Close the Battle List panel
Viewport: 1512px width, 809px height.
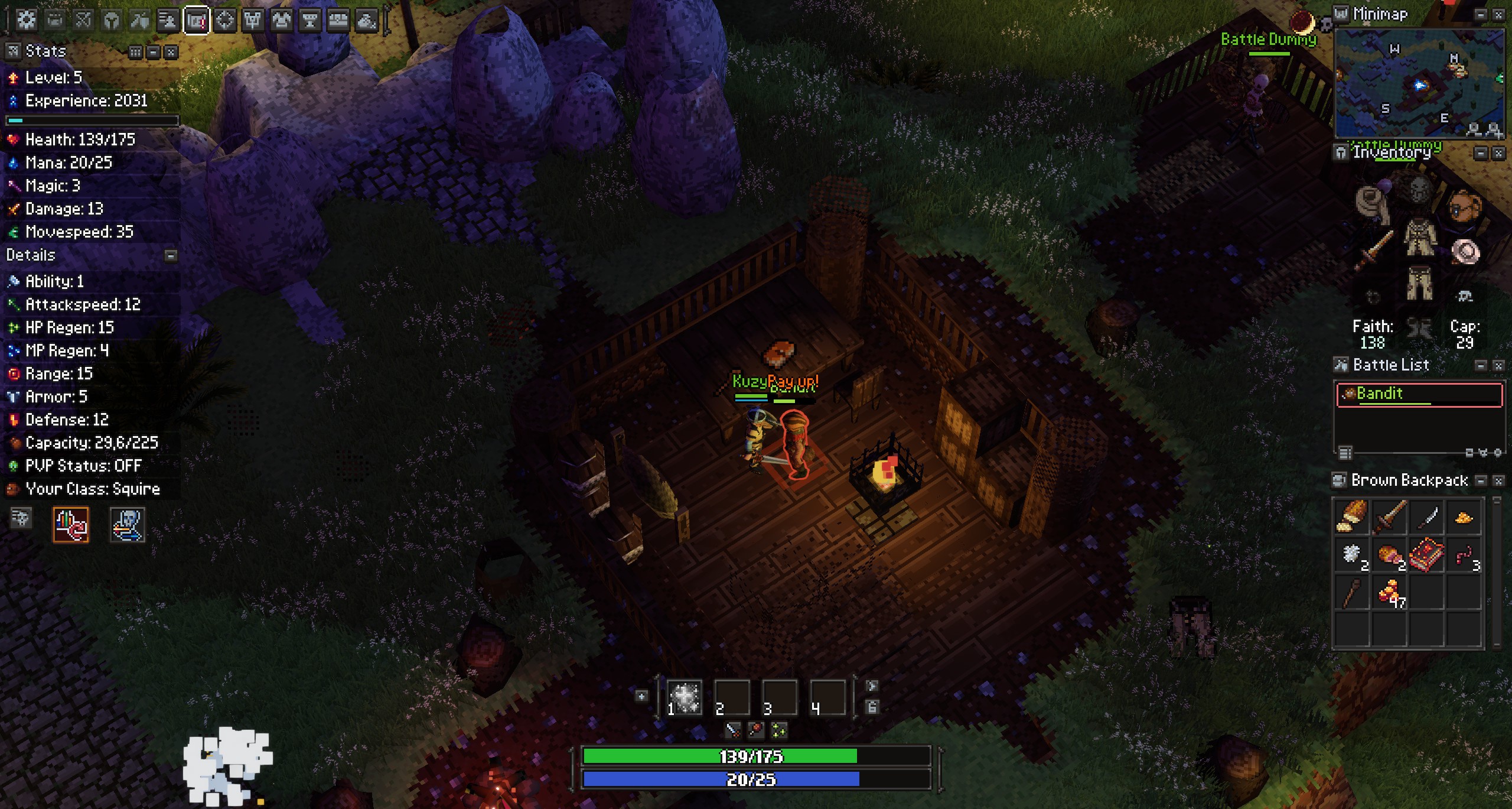pyautogui.click(x=1498, y=366)
